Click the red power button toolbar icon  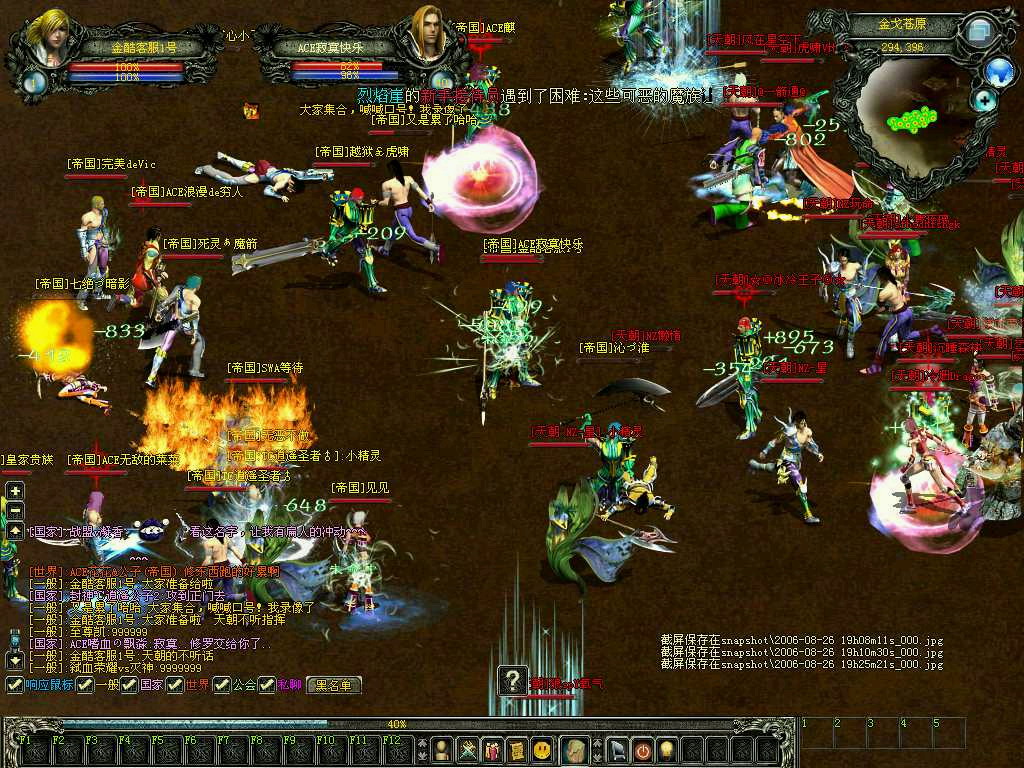(642, 748)
